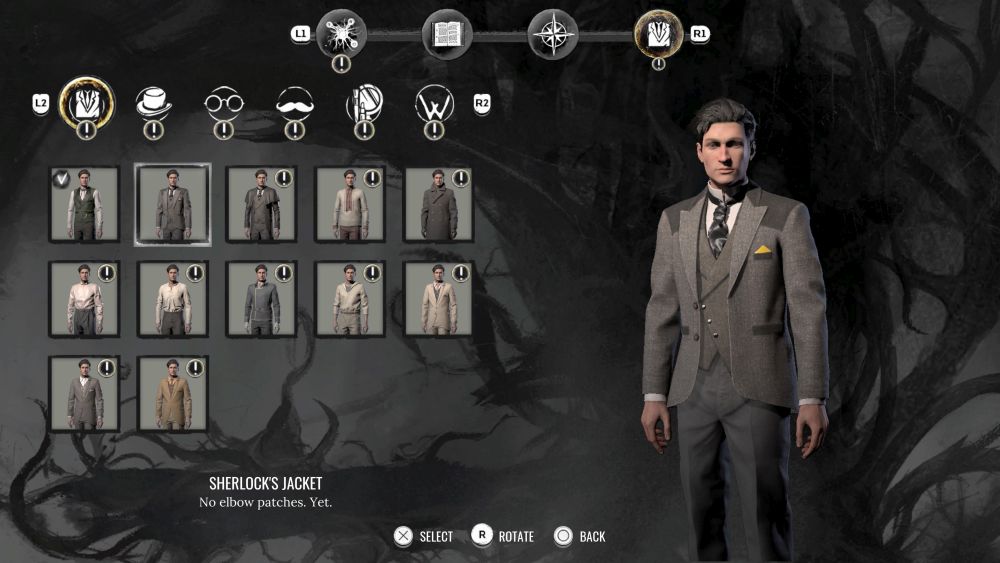This screenshot has width=1000, height=563.
Task: Choose the grey double-breasted uniform outfit
Action: [262, 299]
